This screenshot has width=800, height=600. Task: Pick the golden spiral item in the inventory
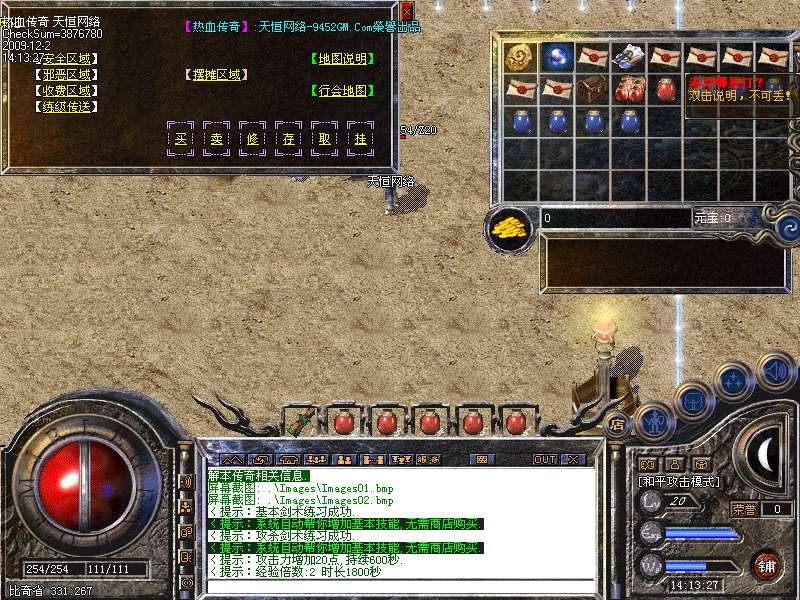(519, 56)
